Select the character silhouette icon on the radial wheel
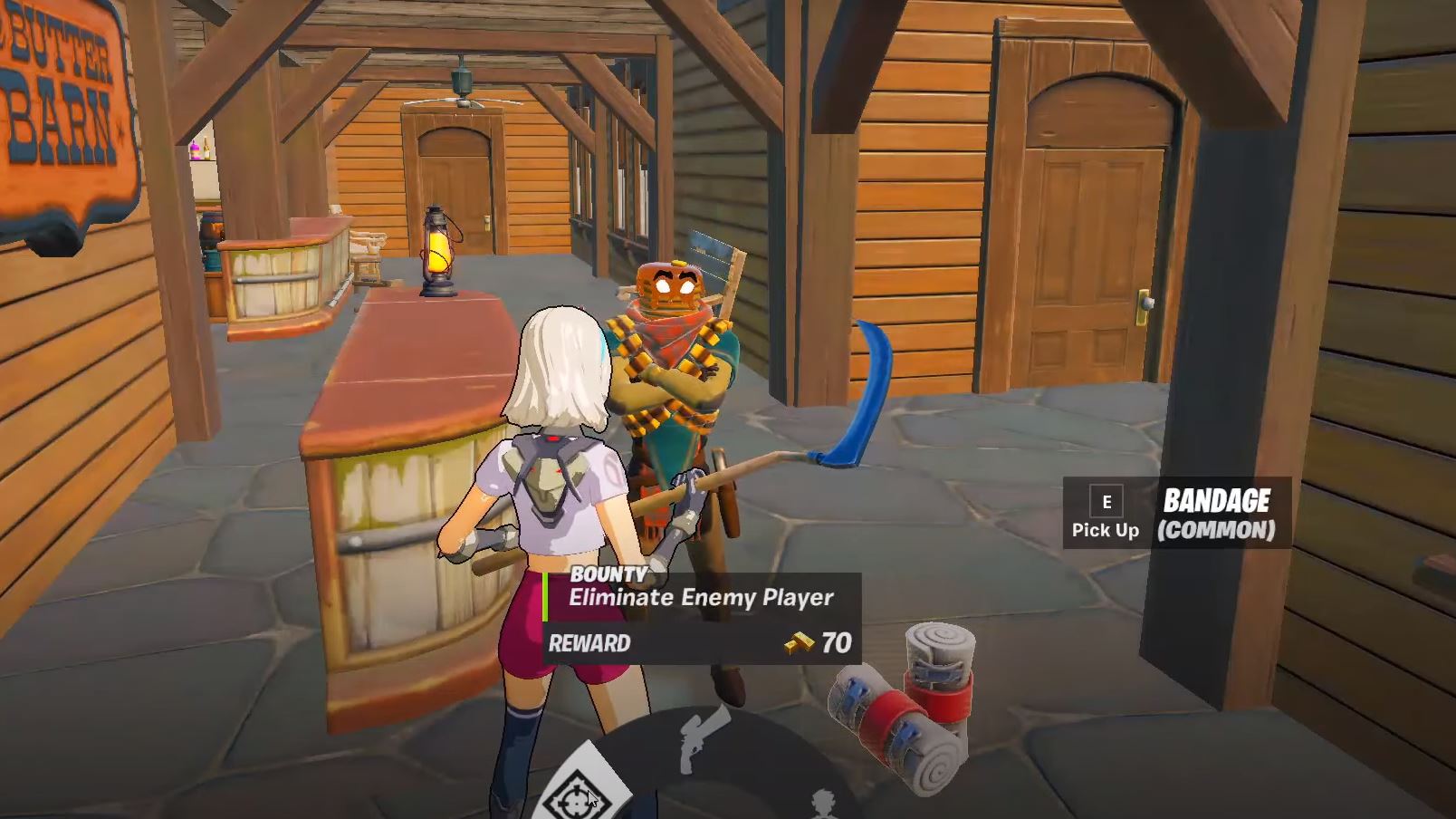The height and width of the screenshot is (819, 1456). (x=822, y=802)
